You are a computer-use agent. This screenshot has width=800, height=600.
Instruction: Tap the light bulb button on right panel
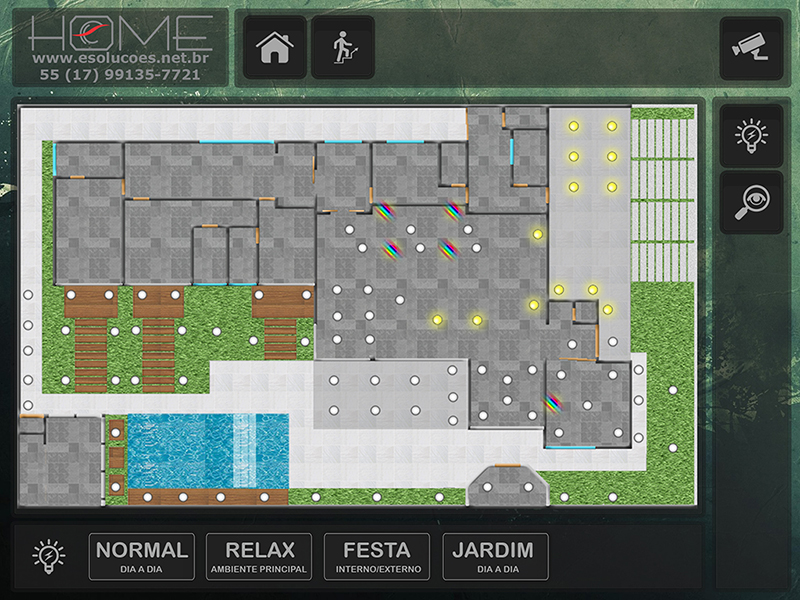click(x=751, y=135)
